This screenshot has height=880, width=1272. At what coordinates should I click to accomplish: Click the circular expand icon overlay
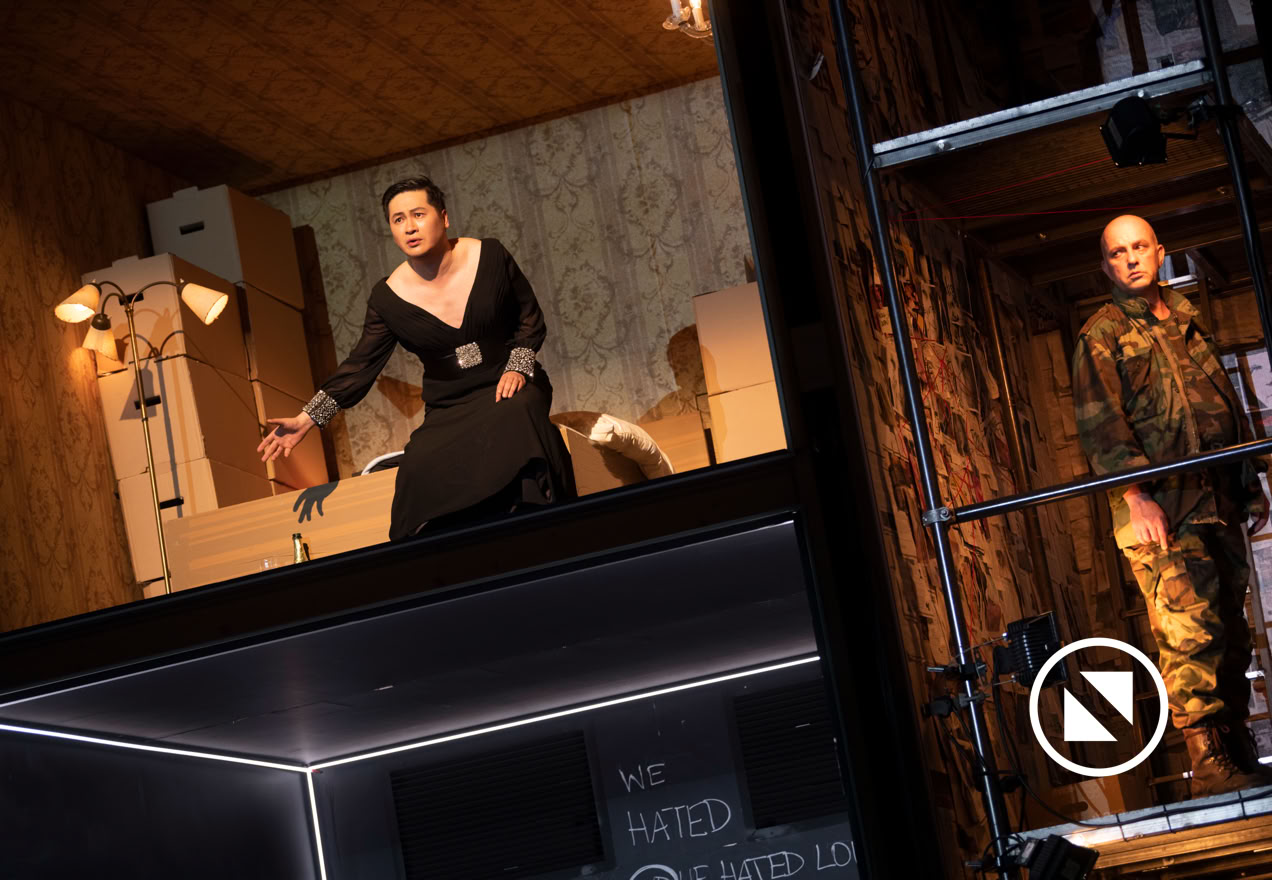point(1098,706)
